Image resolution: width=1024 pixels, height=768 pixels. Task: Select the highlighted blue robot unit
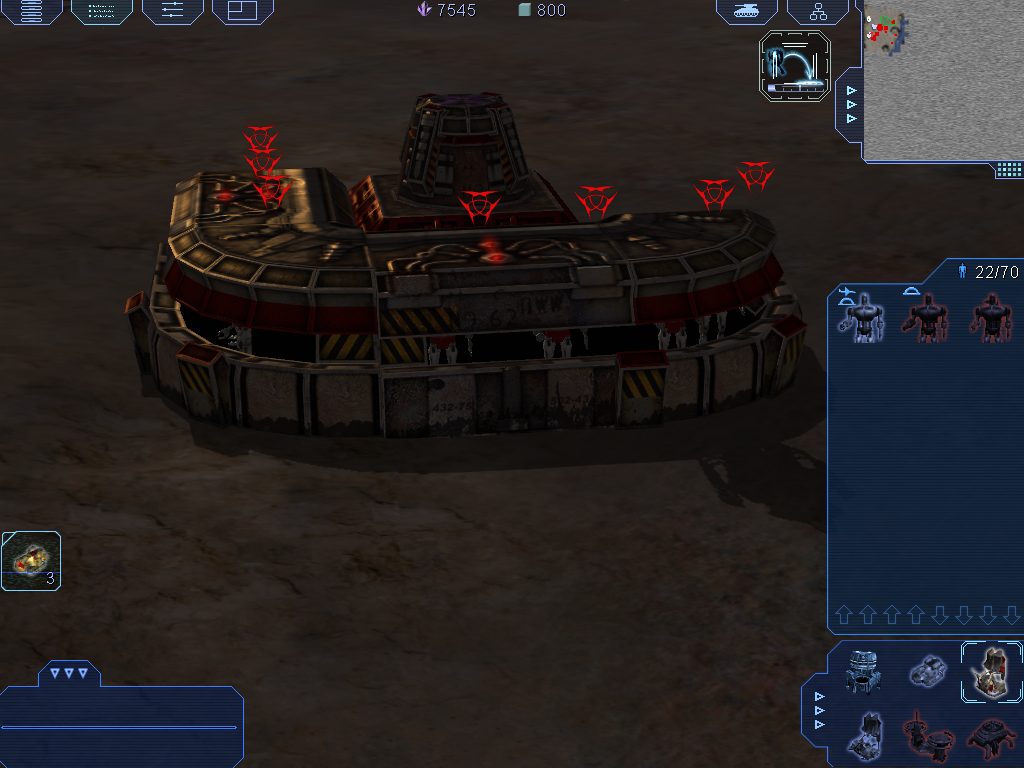(x=860, y=317)
